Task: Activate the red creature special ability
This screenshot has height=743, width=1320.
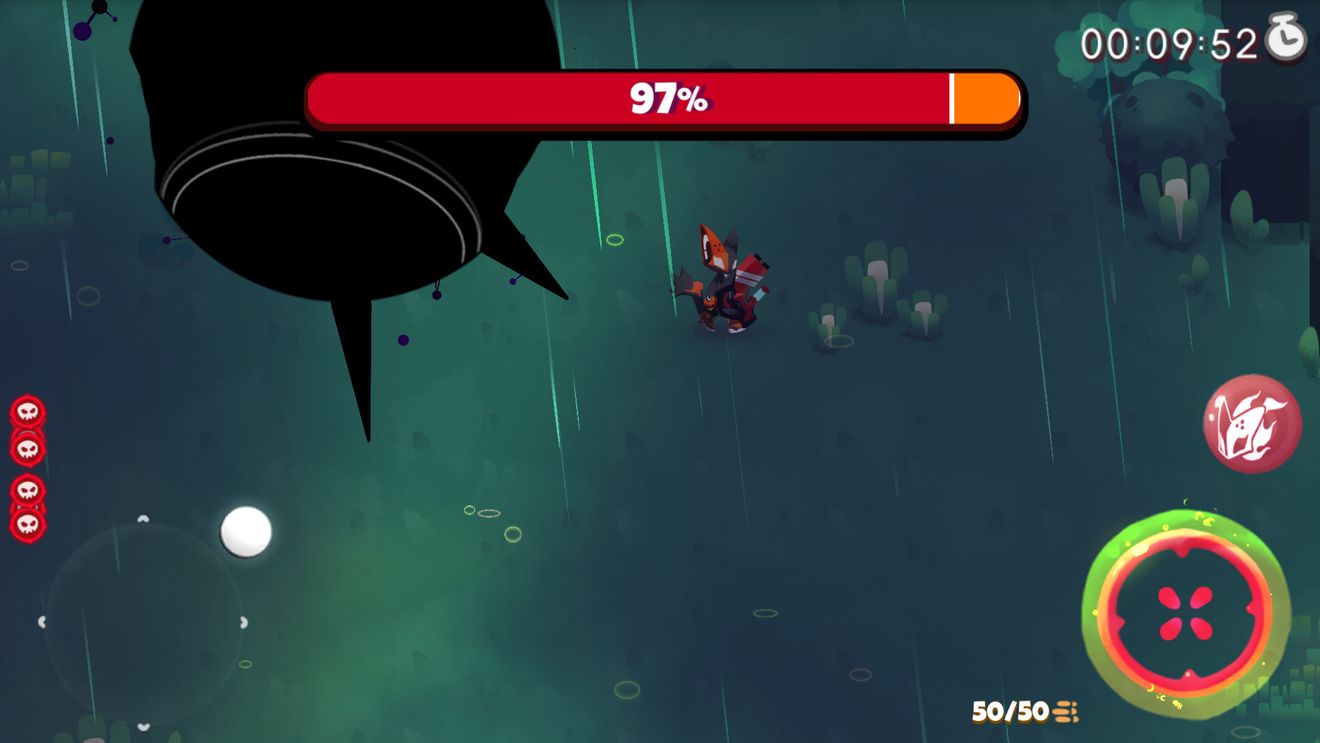Action: tap(1251, 423)
